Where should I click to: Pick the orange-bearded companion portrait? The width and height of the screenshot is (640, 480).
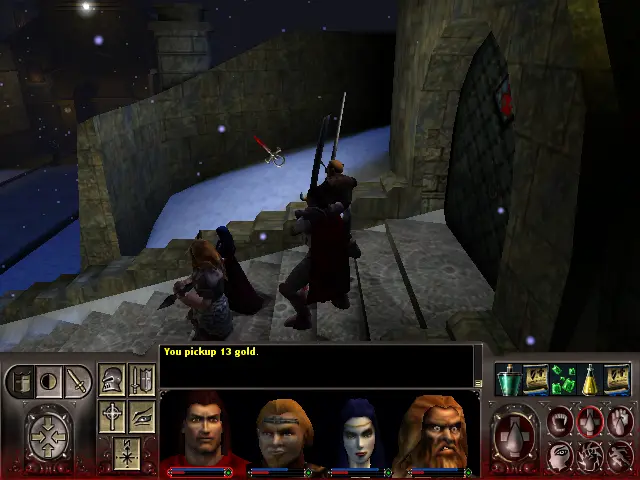(x=442, y=432)
